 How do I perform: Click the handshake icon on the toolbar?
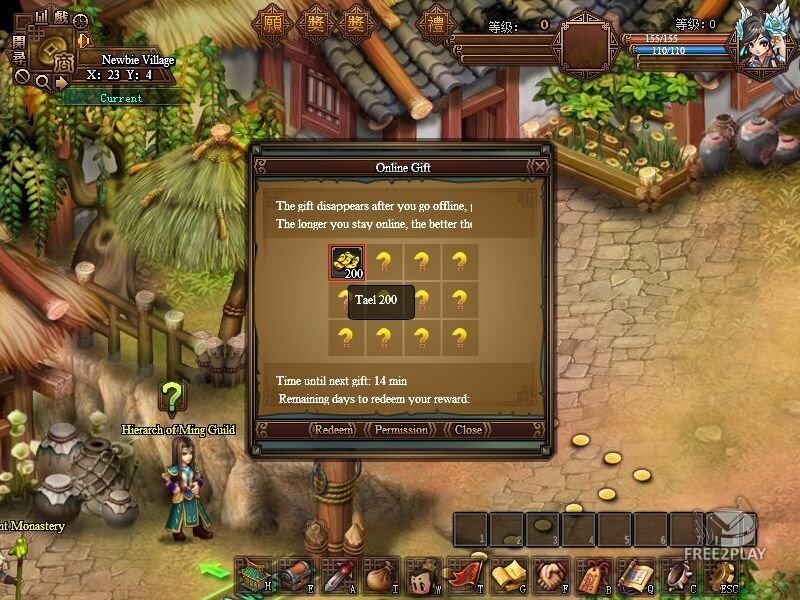coord(552,575)
